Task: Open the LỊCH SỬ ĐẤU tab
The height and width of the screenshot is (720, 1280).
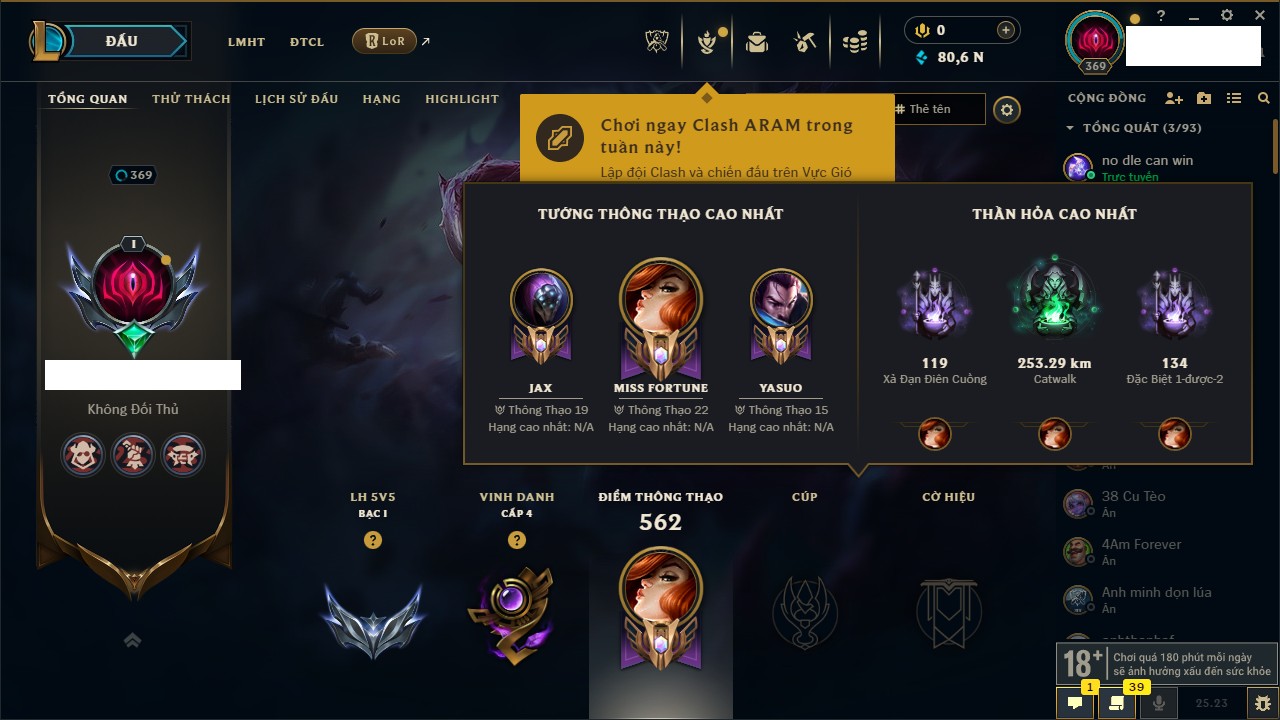Action: pos(296,99)
